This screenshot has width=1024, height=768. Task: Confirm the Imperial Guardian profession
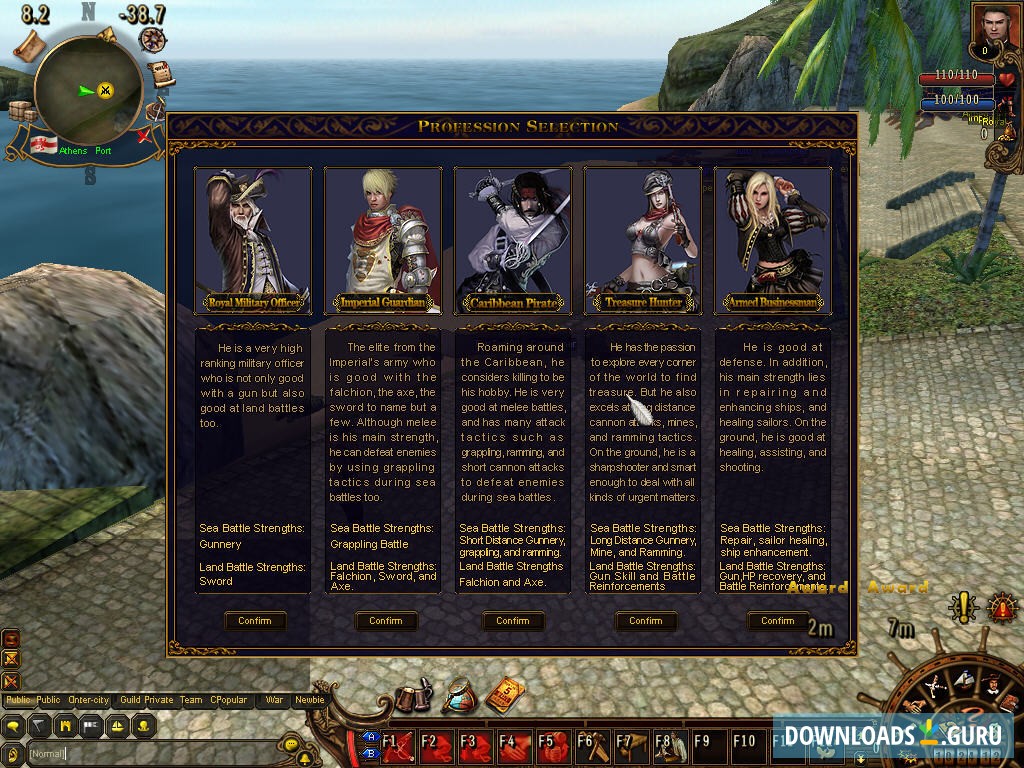pyautogui.click(x=385, y=621)
